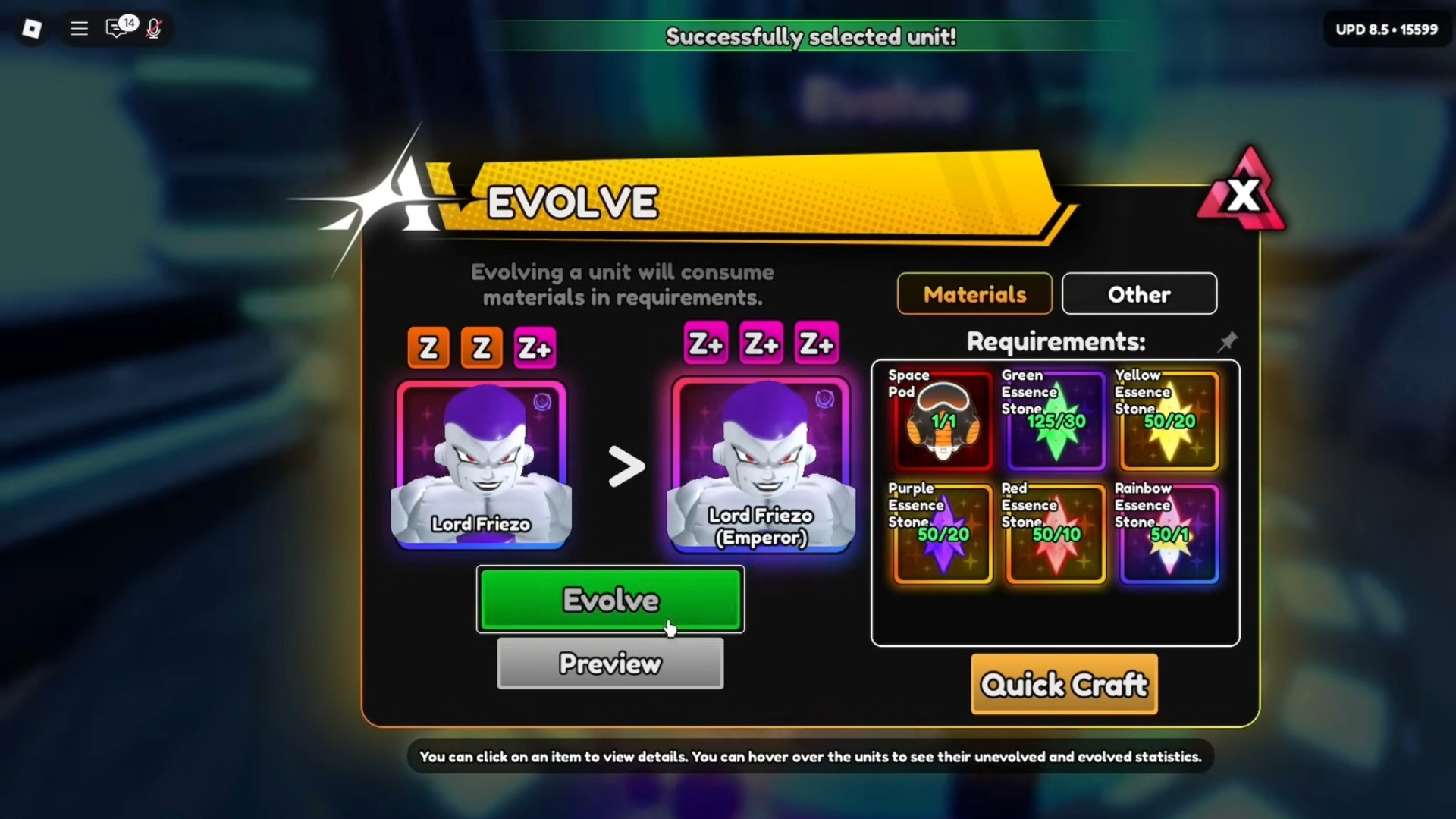Click the Z+ rarity badge above Lord Friezo
Image resolution: width=1456 pixels, height=819 pixels.
535,347
